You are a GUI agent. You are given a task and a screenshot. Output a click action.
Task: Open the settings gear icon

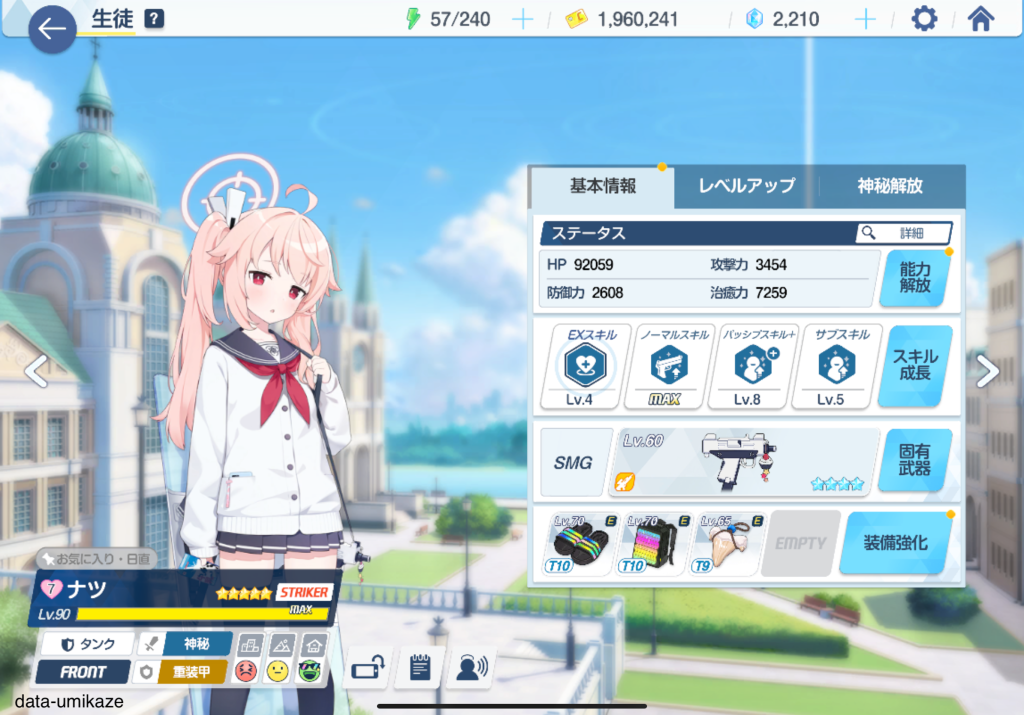[924, 19]
